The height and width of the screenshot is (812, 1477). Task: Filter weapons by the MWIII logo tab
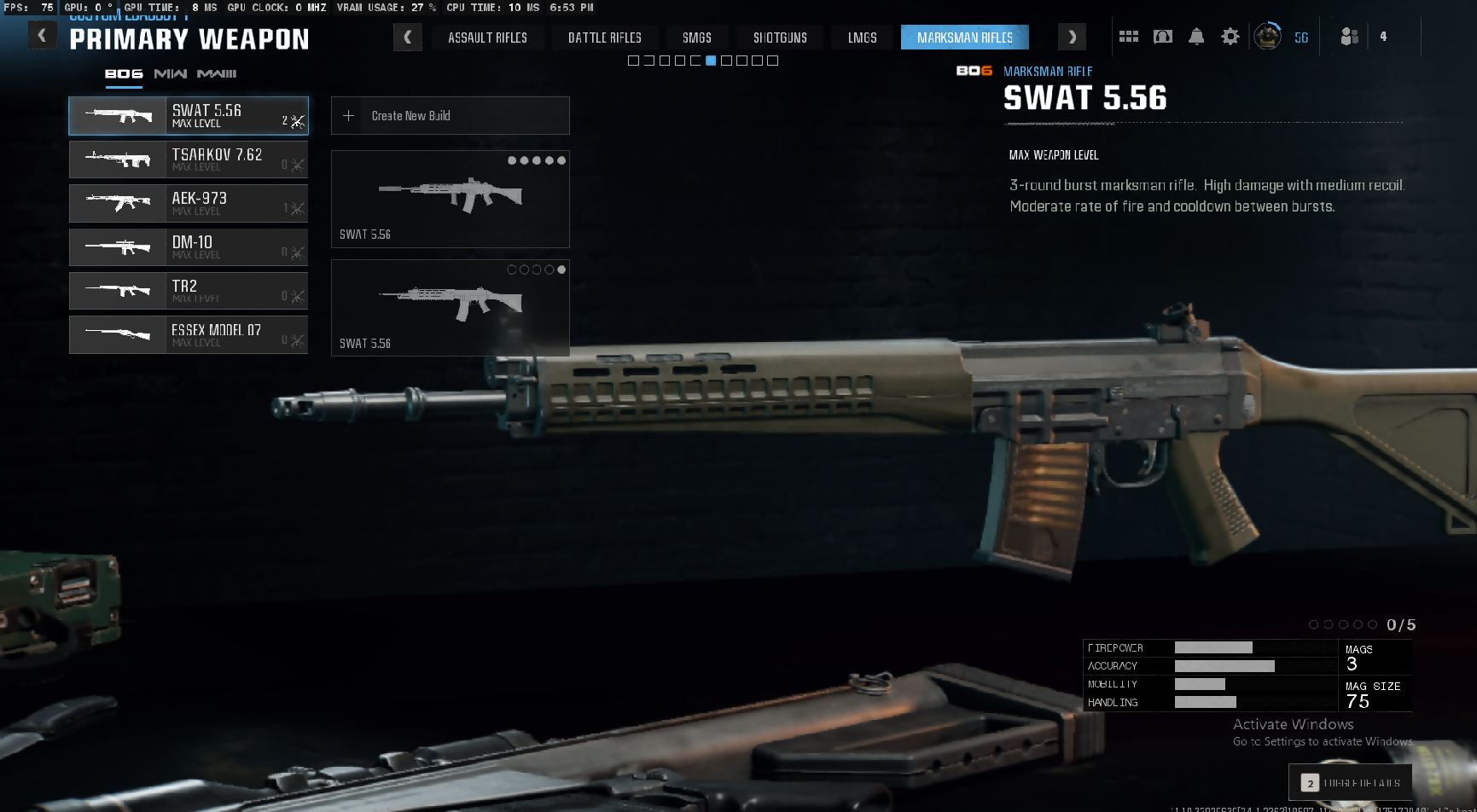[217, 74]
